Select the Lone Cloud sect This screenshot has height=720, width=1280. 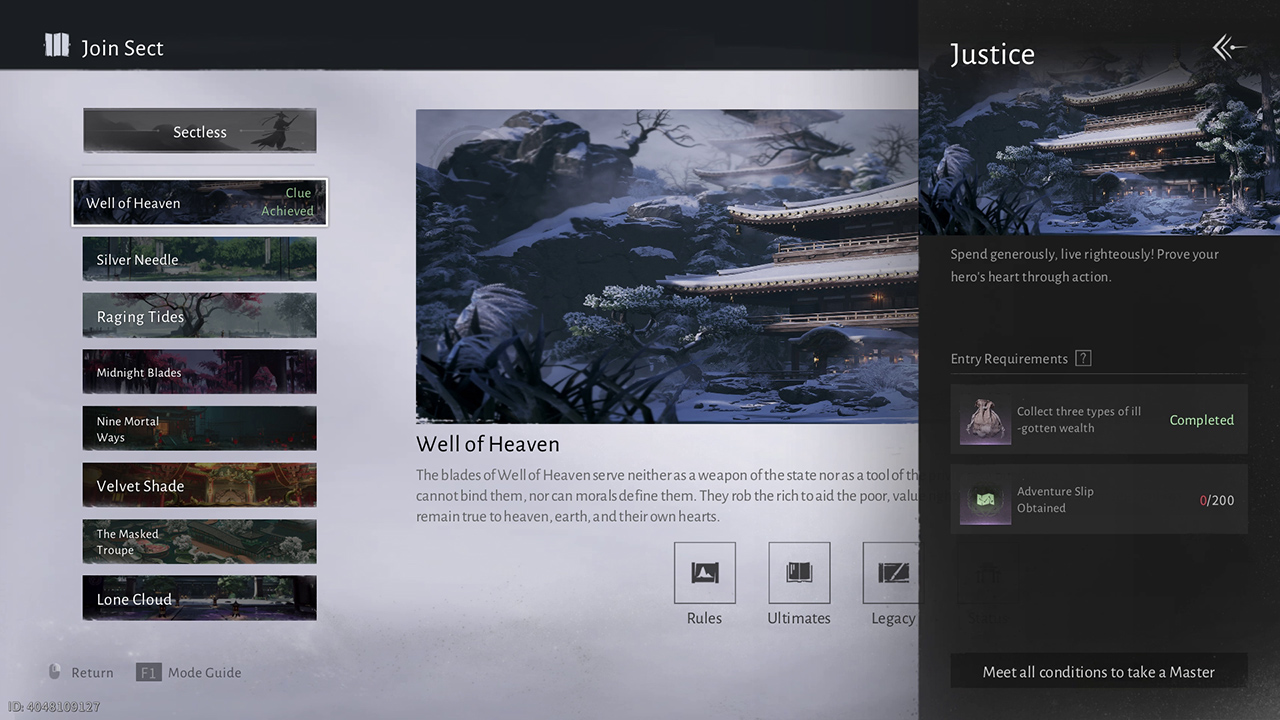(199, 599)
